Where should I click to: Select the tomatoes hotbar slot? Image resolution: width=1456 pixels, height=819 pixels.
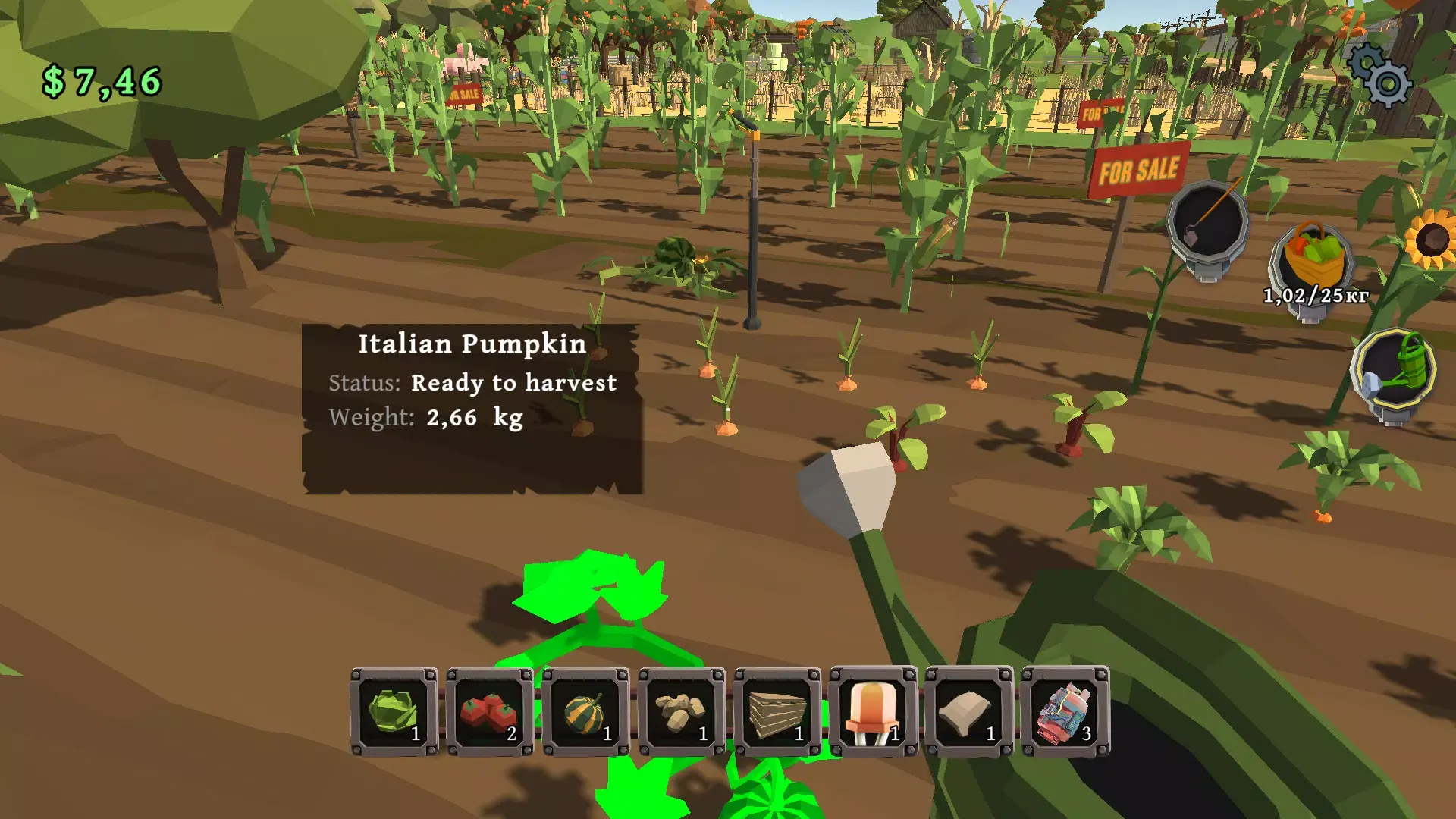click(490, 713)
